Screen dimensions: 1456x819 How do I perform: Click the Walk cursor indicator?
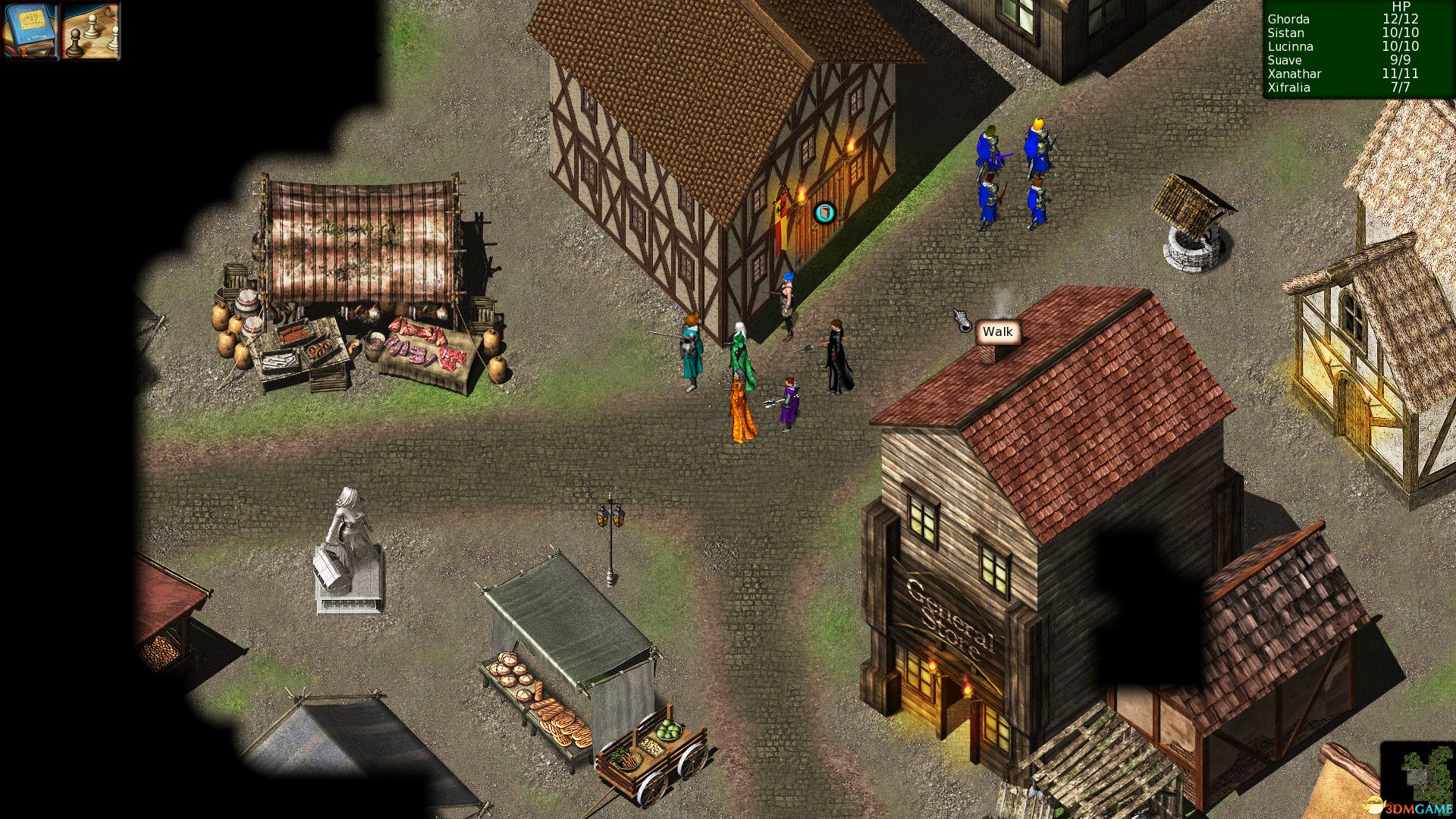[996, 331]
